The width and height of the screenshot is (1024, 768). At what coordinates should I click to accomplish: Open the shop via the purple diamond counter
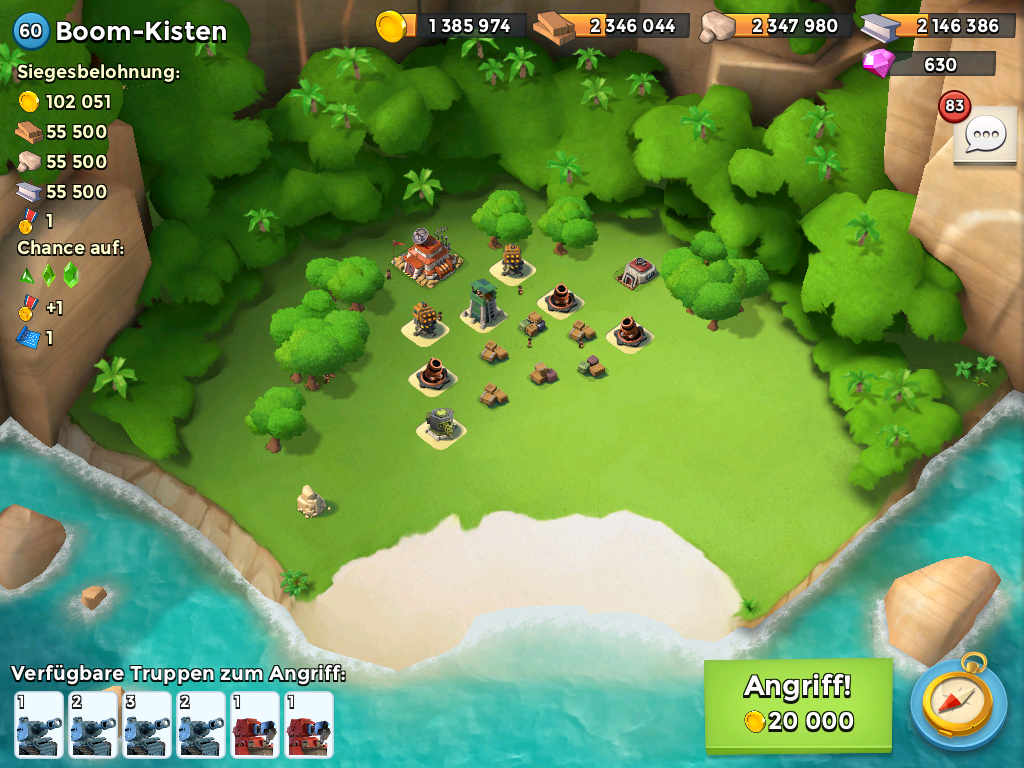point(928,64)
